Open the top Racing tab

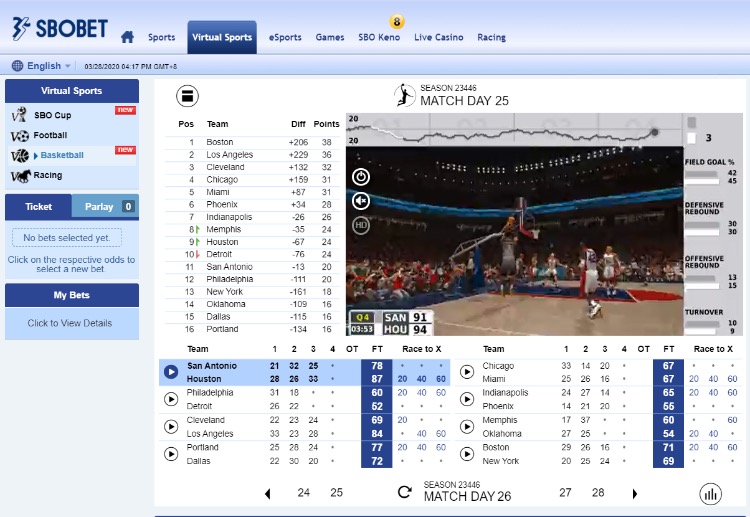[x=491, y=38]
